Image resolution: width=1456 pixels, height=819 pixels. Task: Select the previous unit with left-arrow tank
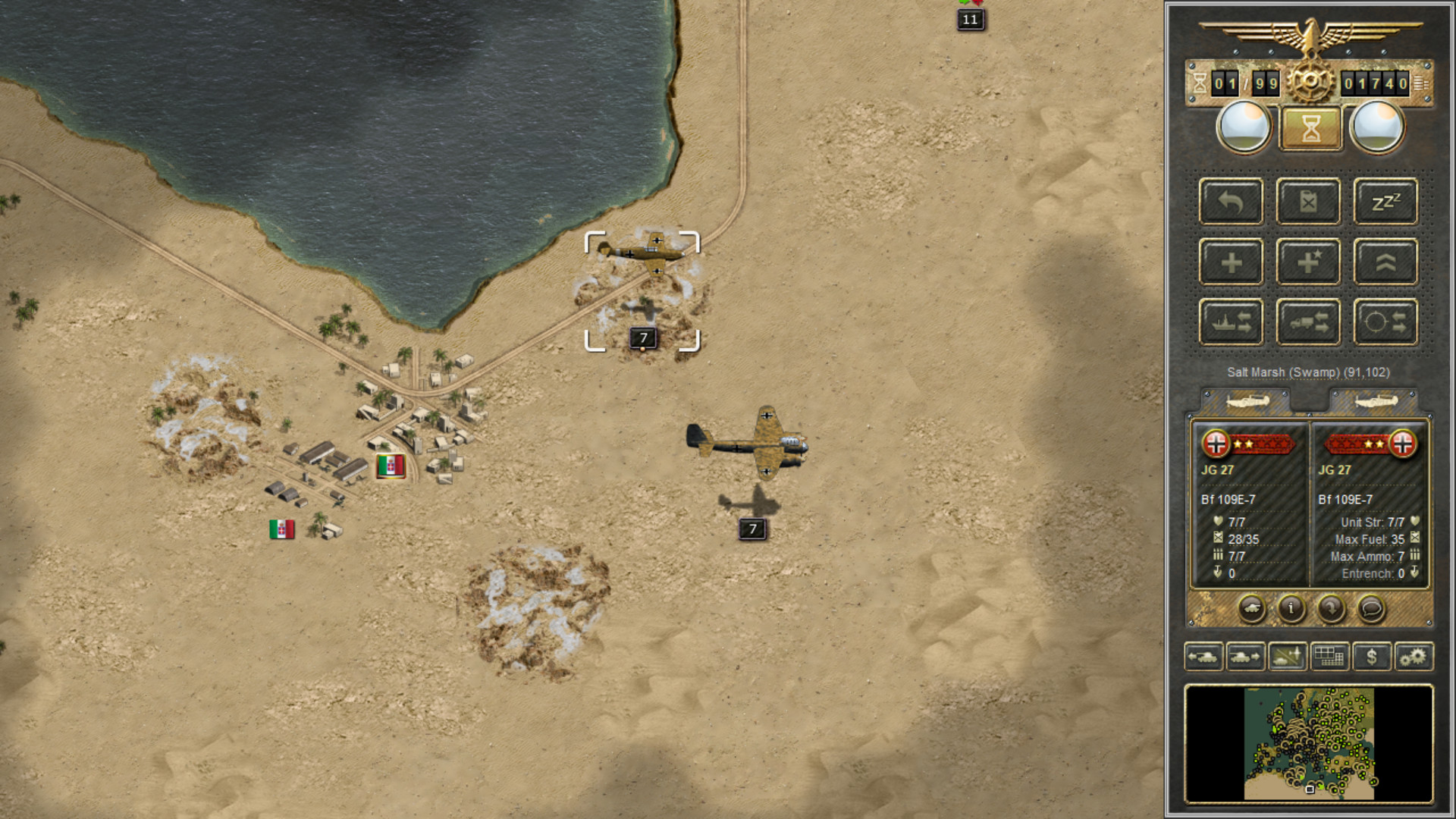click(1203, 657)
